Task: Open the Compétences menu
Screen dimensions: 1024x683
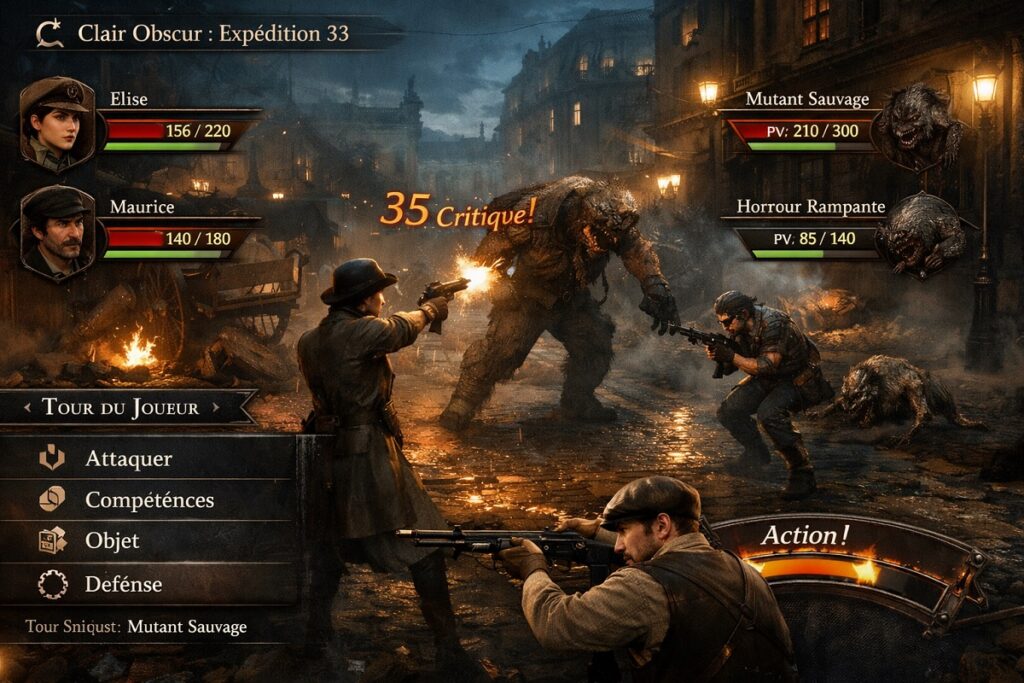Action: tap(149, 500)
